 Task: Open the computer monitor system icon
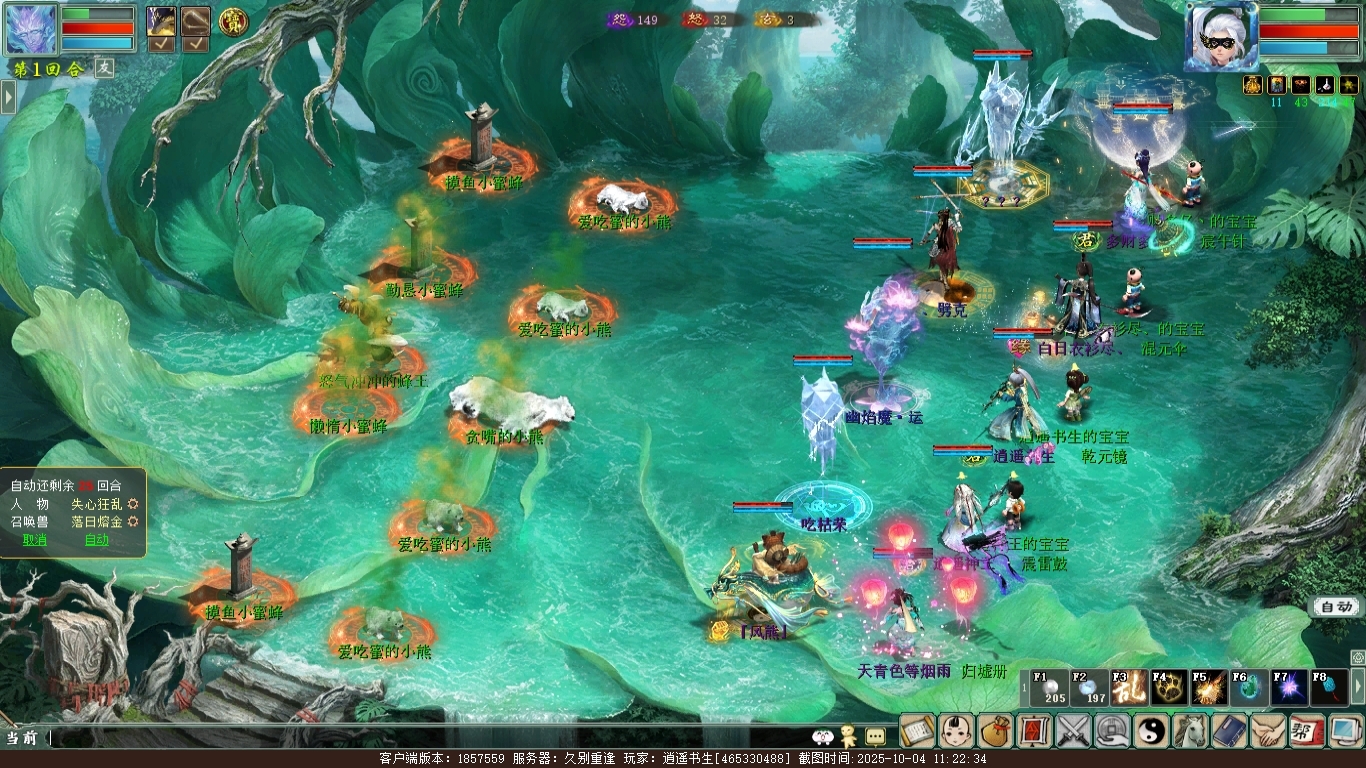(x=1345, y=731)
